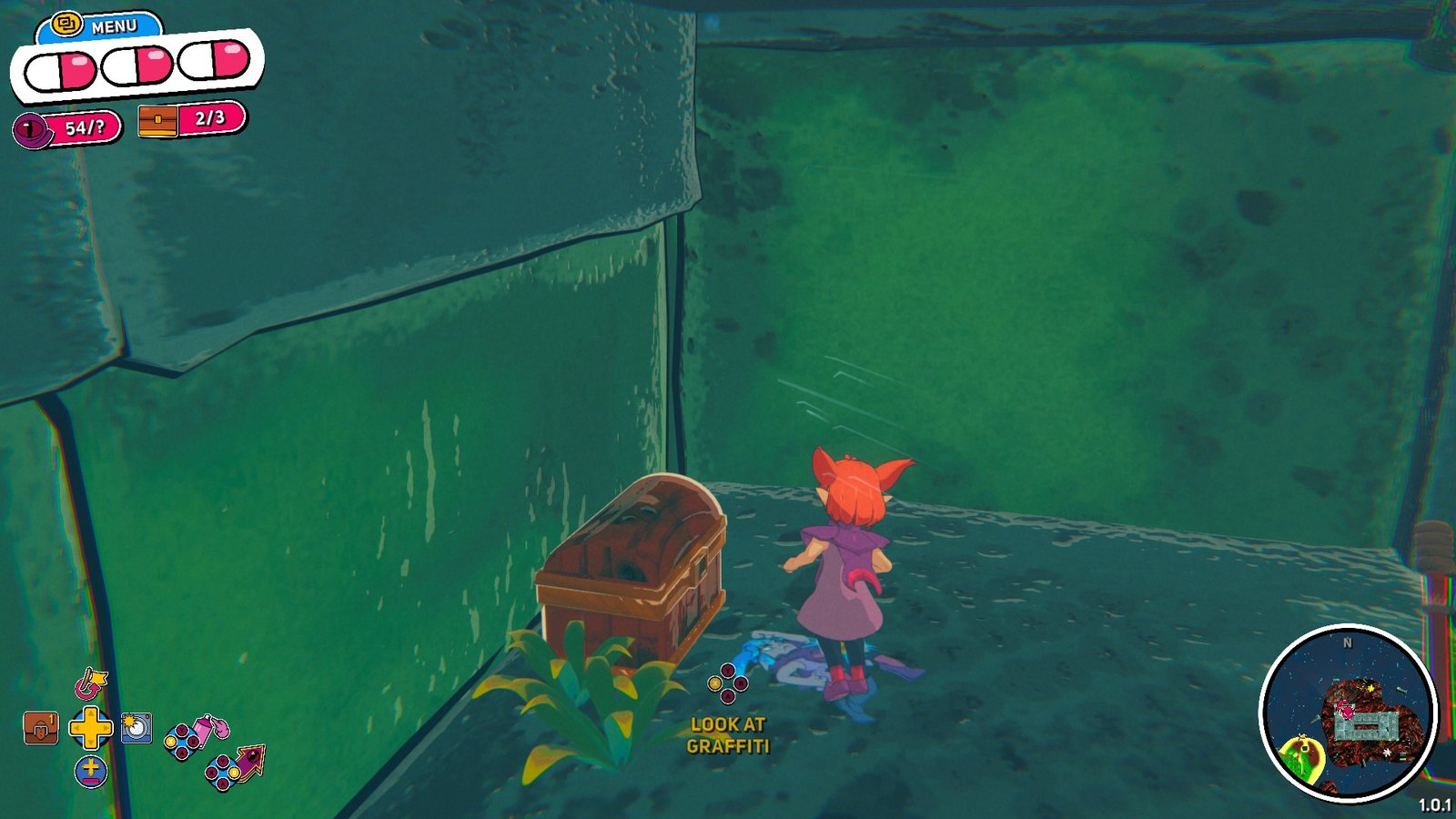Select the yellow D-pad cross icon
1456x819 pixels.
pyautogui.click(x=90, y=728)
